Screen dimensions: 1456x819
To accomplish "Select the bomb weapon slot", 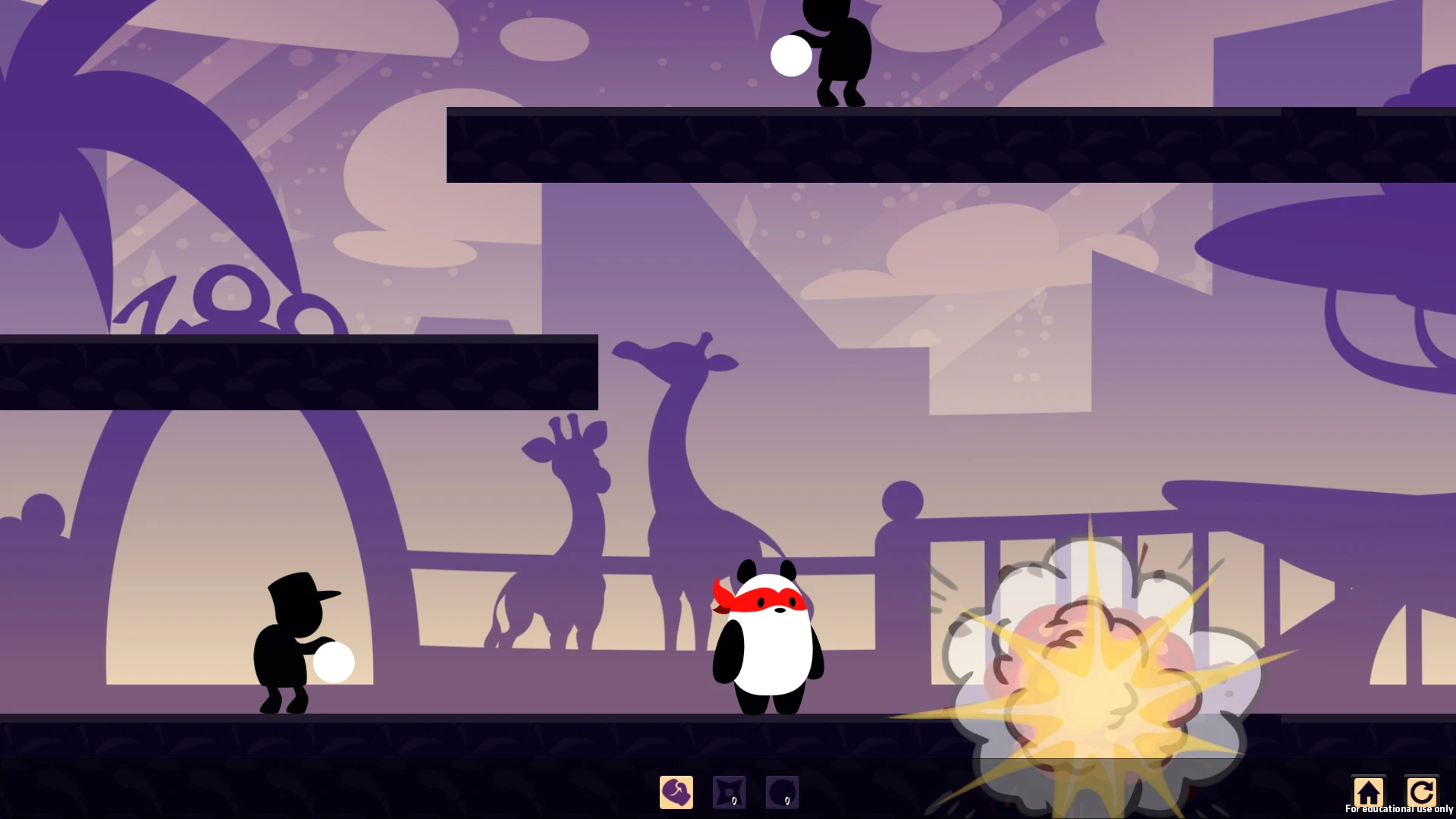I will 782,792.
